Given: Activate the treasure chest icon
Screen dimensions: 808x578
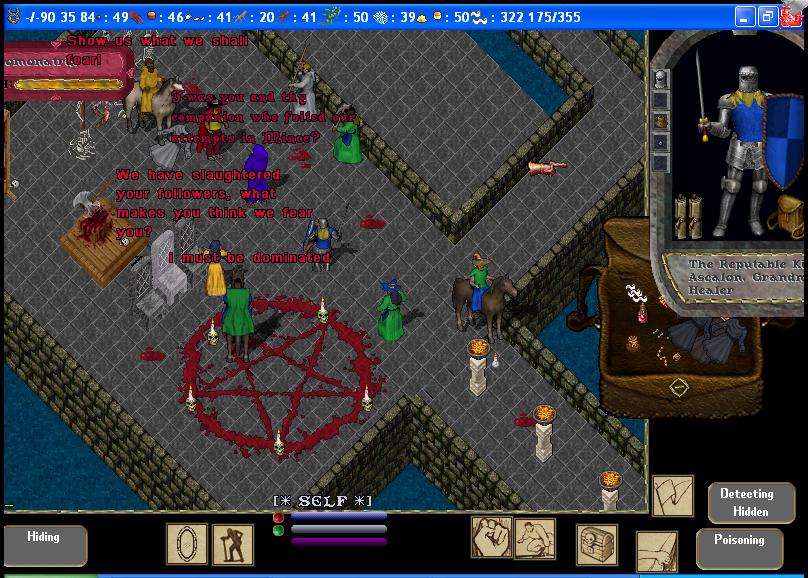Looking at the screenshot, I should [596, 544].
